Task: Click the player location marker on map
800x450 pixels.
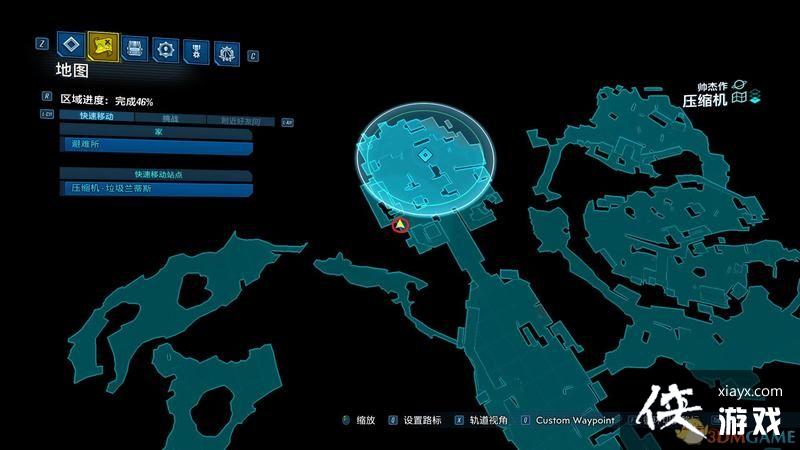Action: pos(400,226)
